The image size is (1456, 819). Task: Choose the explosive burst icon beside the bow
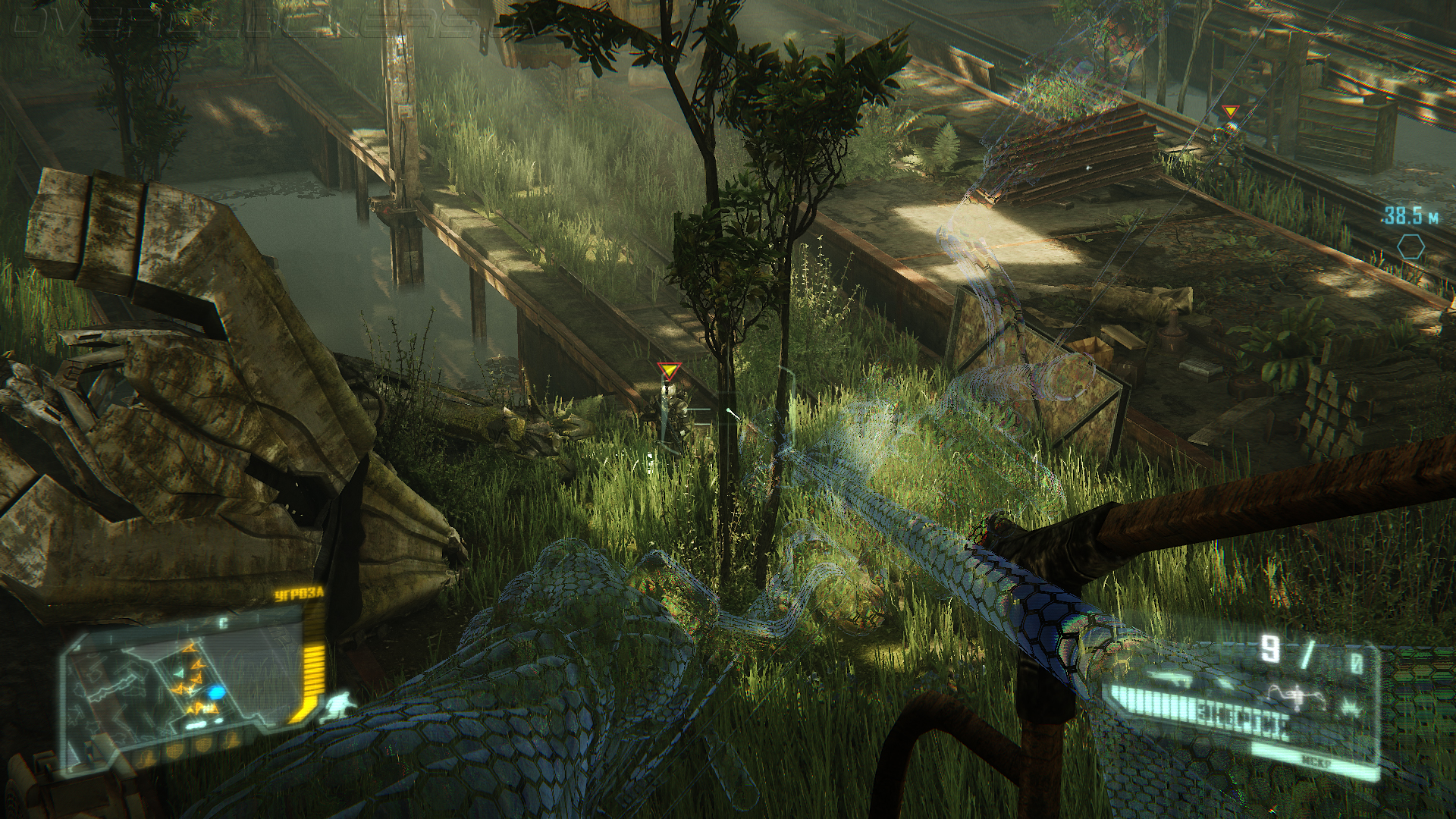point(1351,708)
